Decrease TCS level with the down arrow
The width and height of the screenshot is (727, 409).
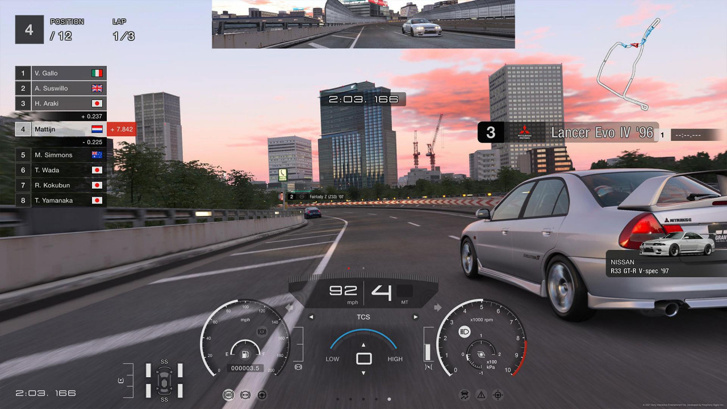pyautogui.click(x=363, y=373)
